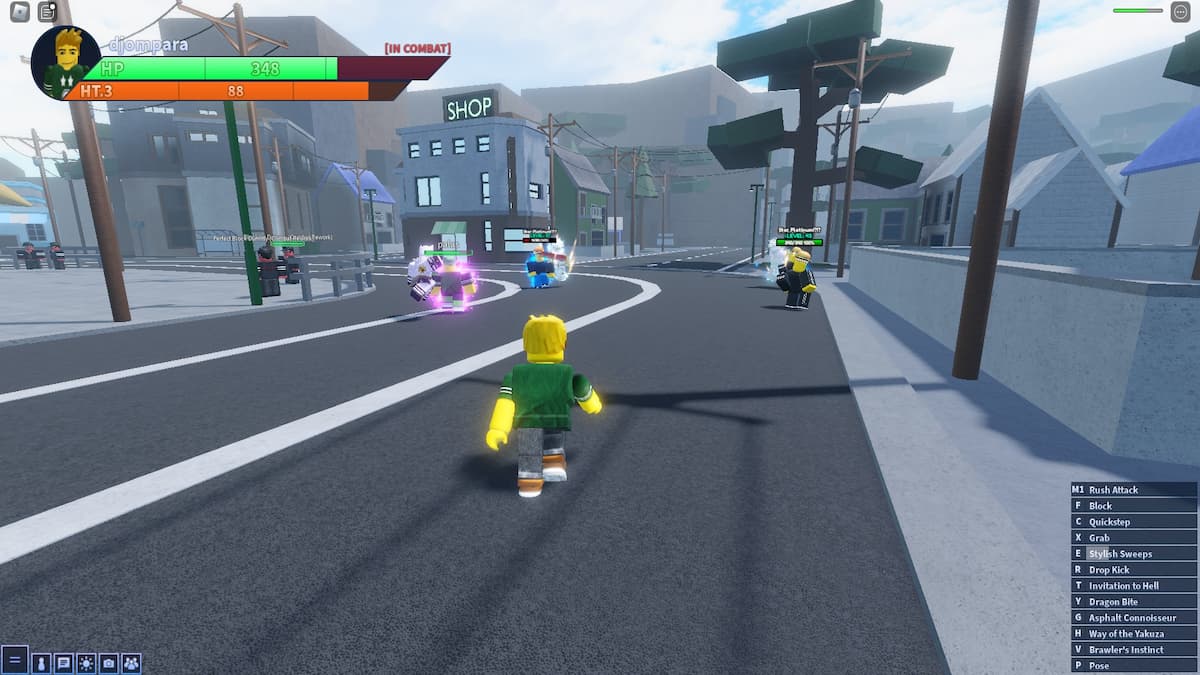Select the Block move entry
This screenshot has width=1200, height=675.
(1134, 506)
